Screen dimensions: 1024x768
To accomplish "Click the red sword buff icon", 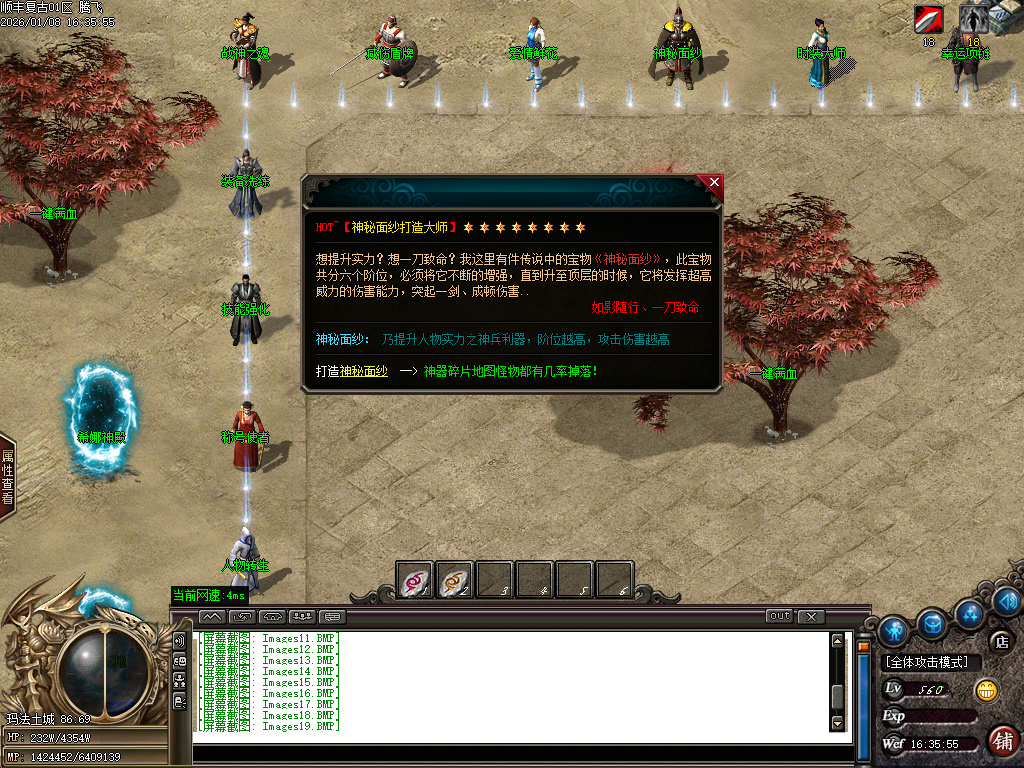I will pyautogui.click(x=928, y=19).
